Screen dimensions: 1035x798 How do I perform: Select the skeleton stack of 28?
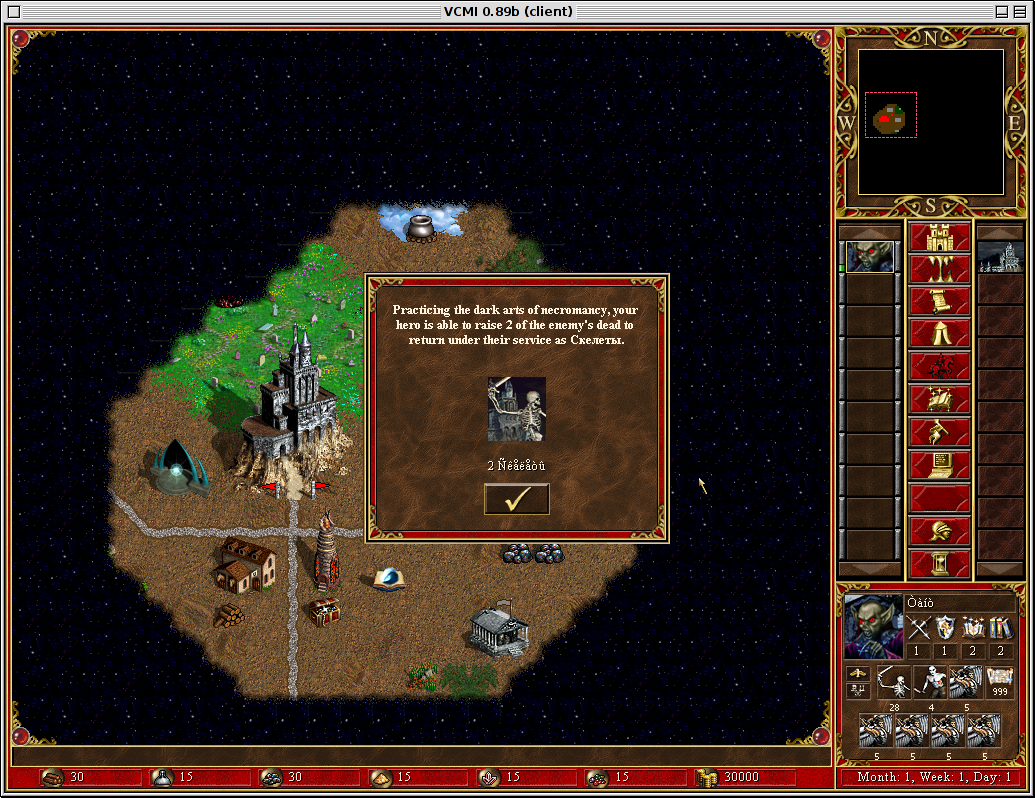(894, 683)
